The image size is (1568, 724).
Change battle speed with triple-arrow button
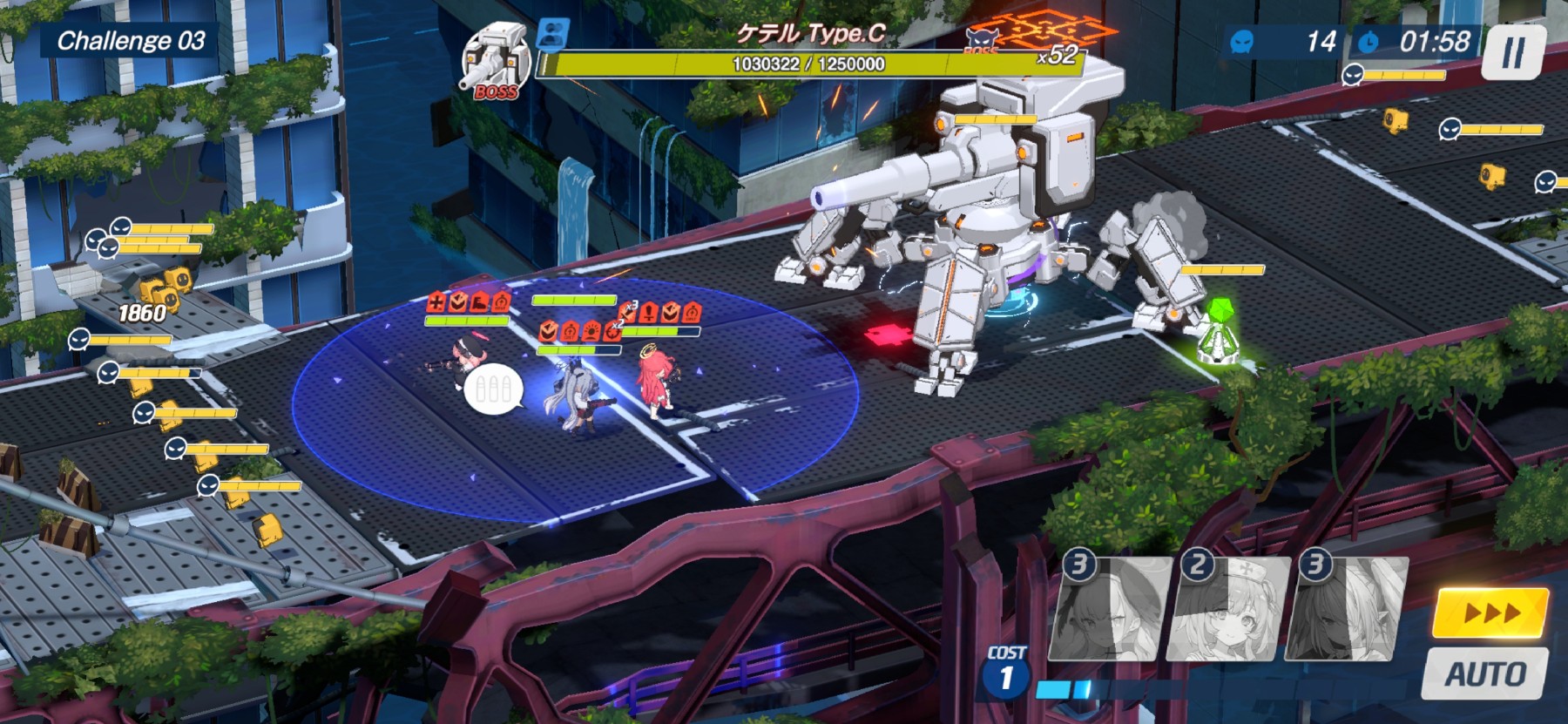pyautogui.click(x=1491, y=613)
